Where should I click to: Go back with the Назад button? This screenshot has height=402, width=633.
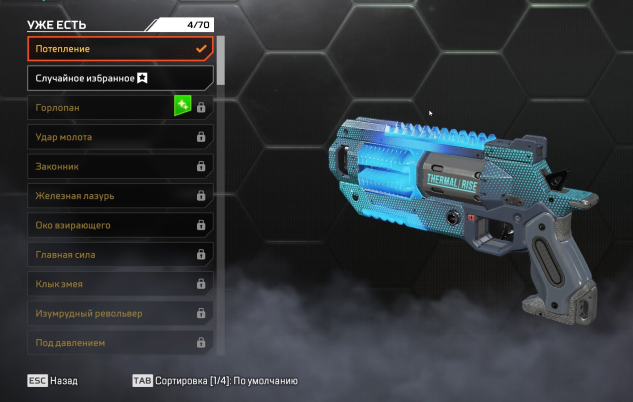53,381
